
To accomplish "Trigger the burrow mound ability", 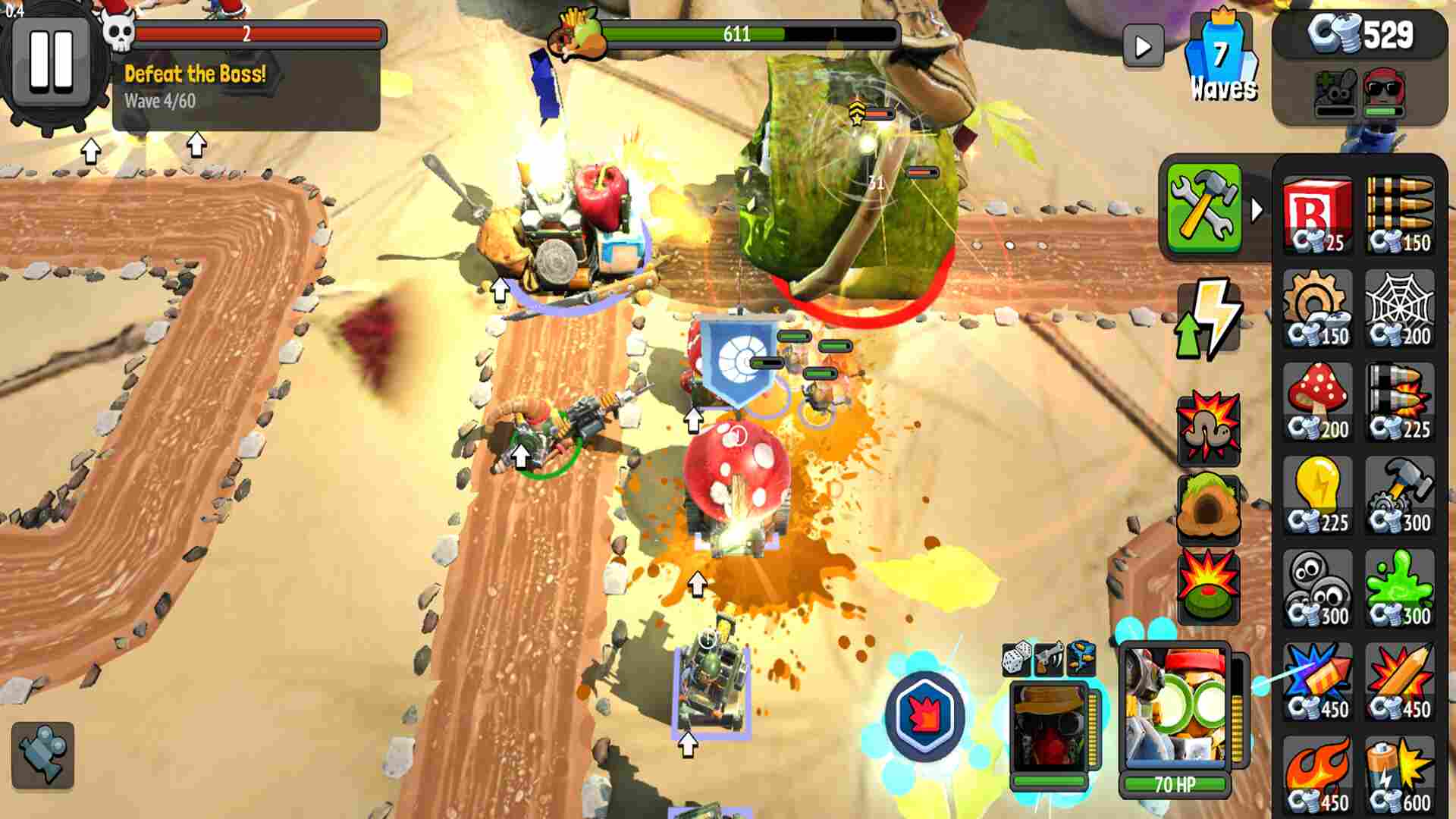I will [x=1208, y=507].
